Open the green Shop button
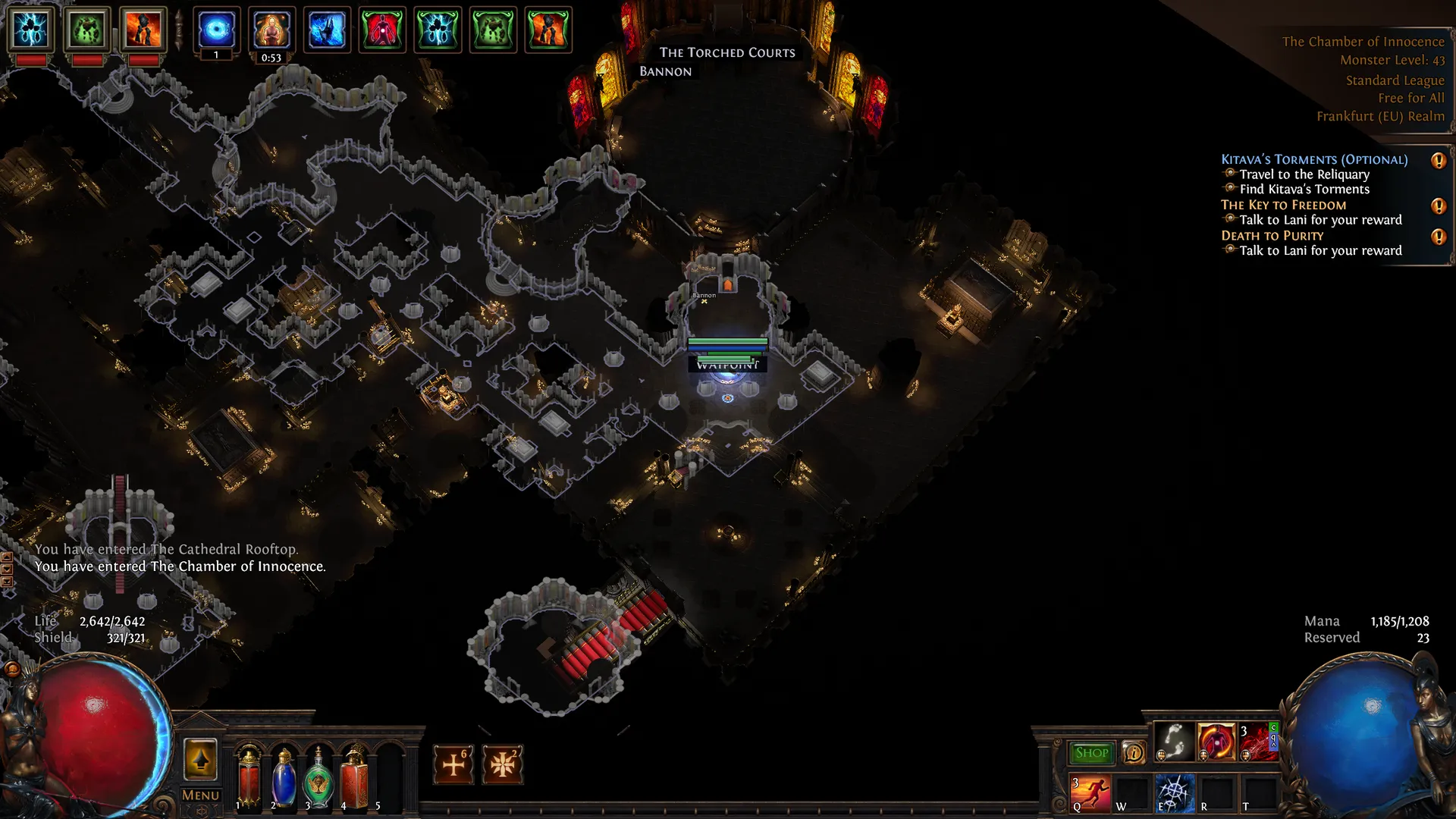The image size is (1456, 819). click(1091, 752)
